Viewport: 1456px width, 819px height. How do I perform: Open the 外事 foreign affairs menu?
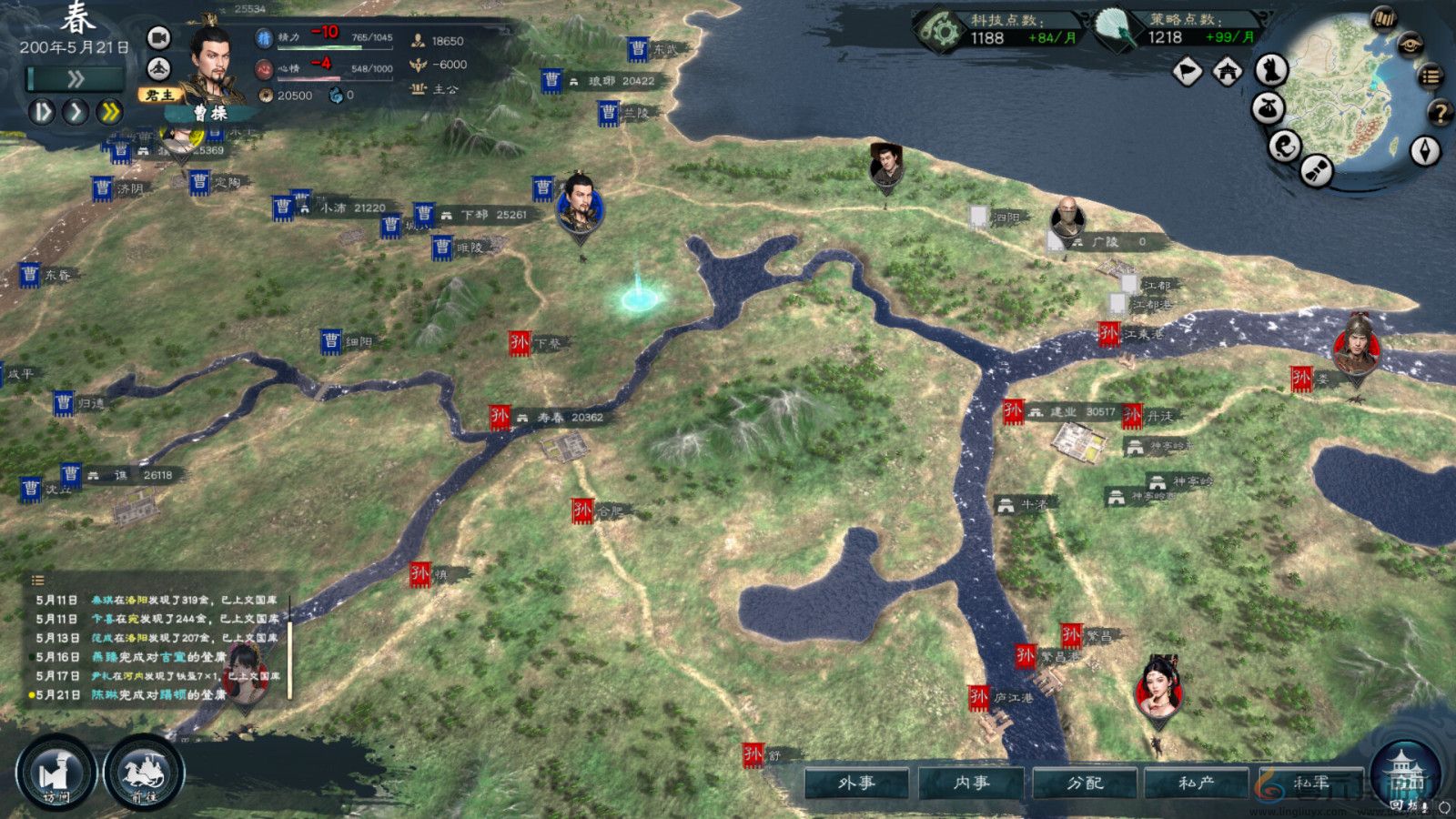coord(855,781)
